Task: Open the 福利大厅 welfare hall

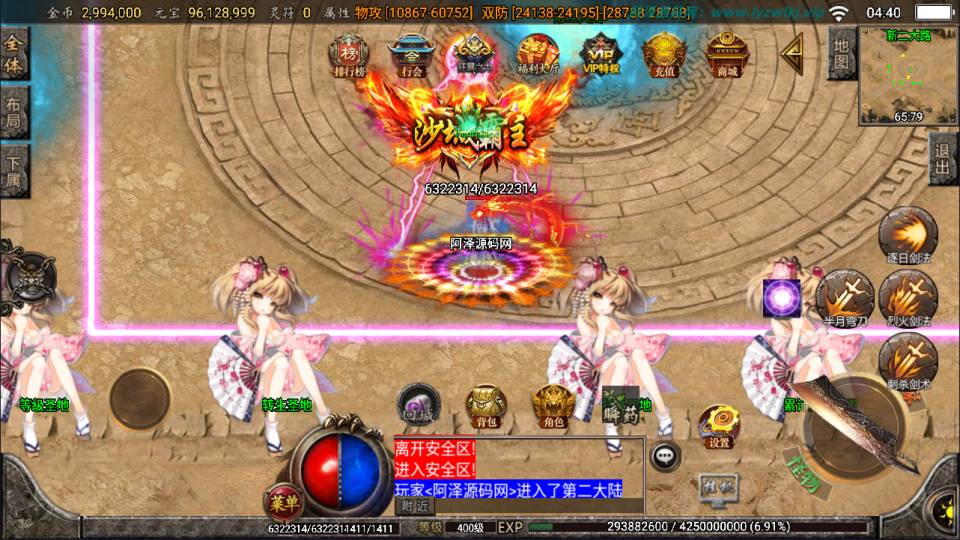Action: tap(538, 54)
